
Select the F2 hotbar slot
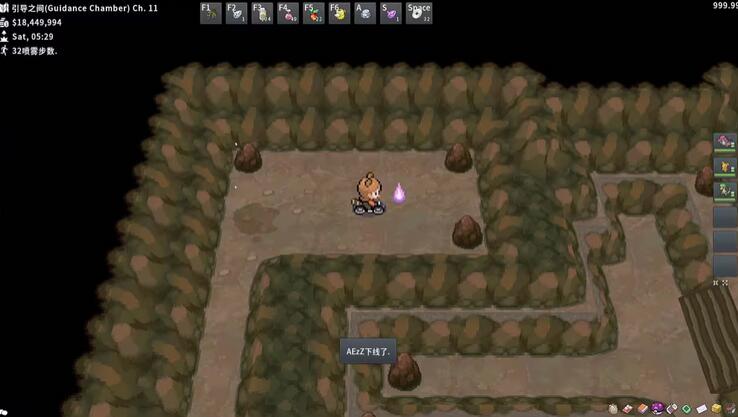pos(236,13)
